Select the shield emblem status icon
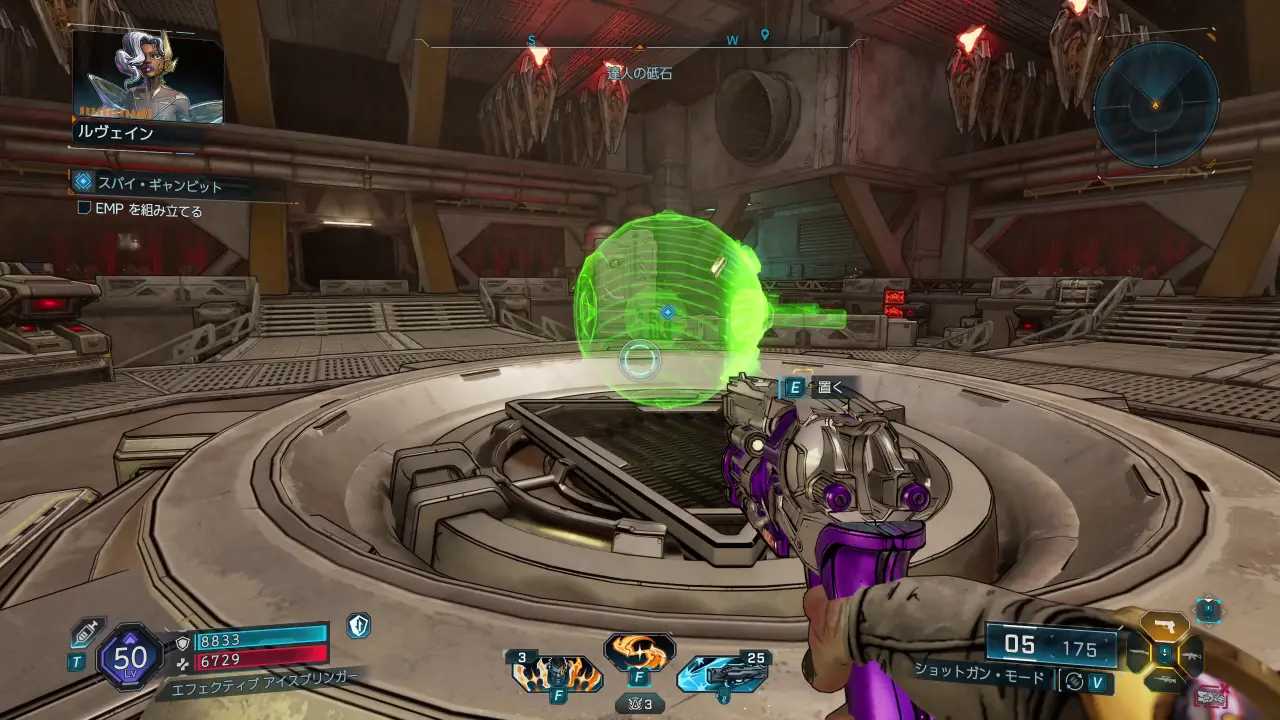Image resolution: width=1280 pixels, height=720 pixels. [x=358, y=626]
